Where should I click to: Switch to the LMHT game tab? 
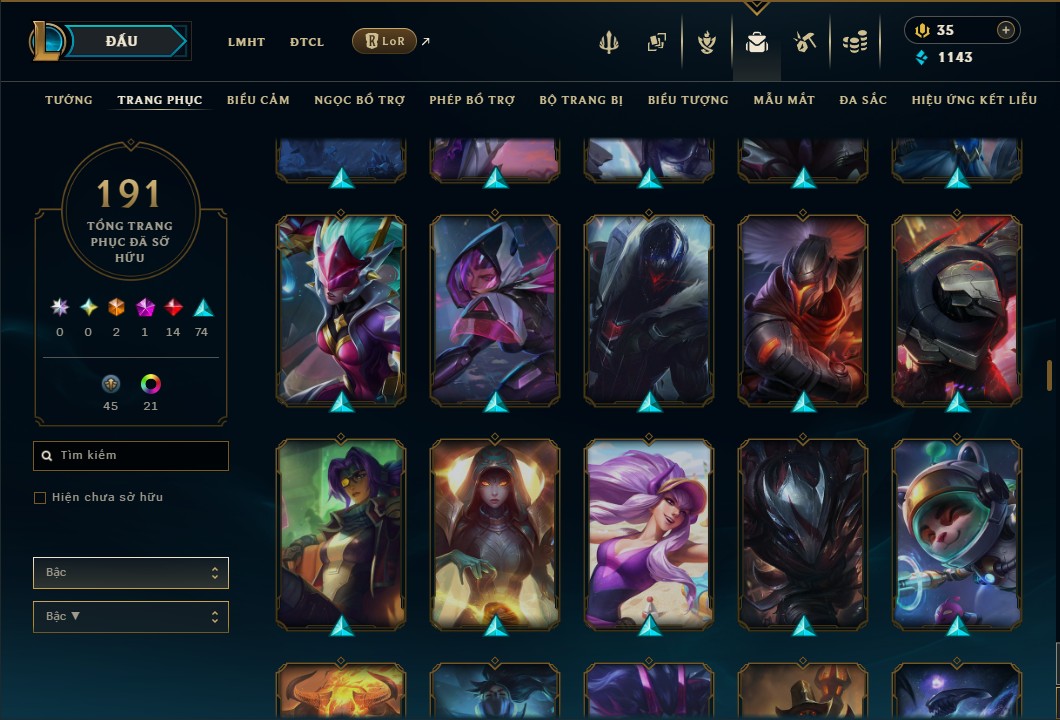pos(246,42)
